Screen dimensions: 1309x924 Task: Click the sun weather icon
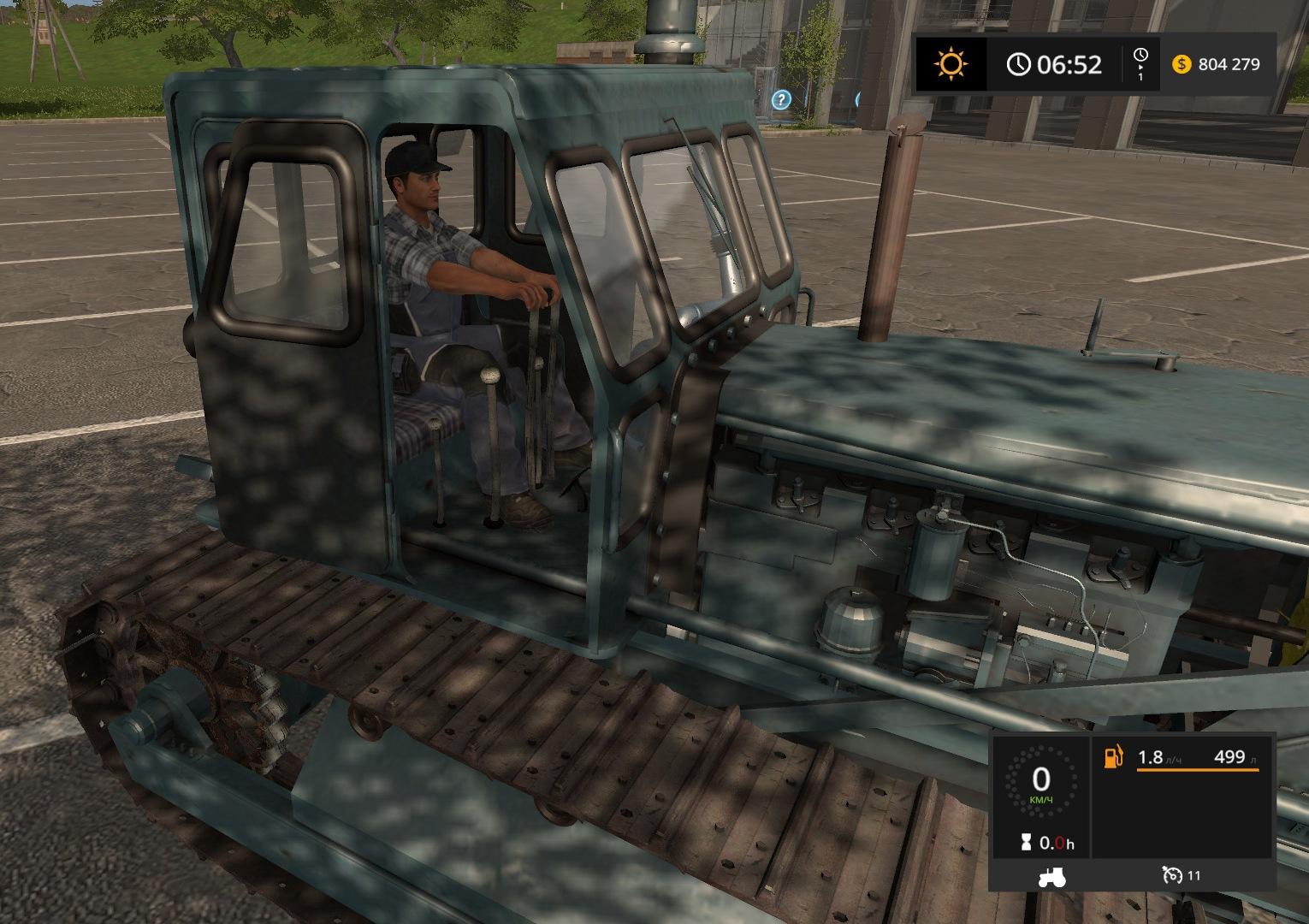point(951,64)
